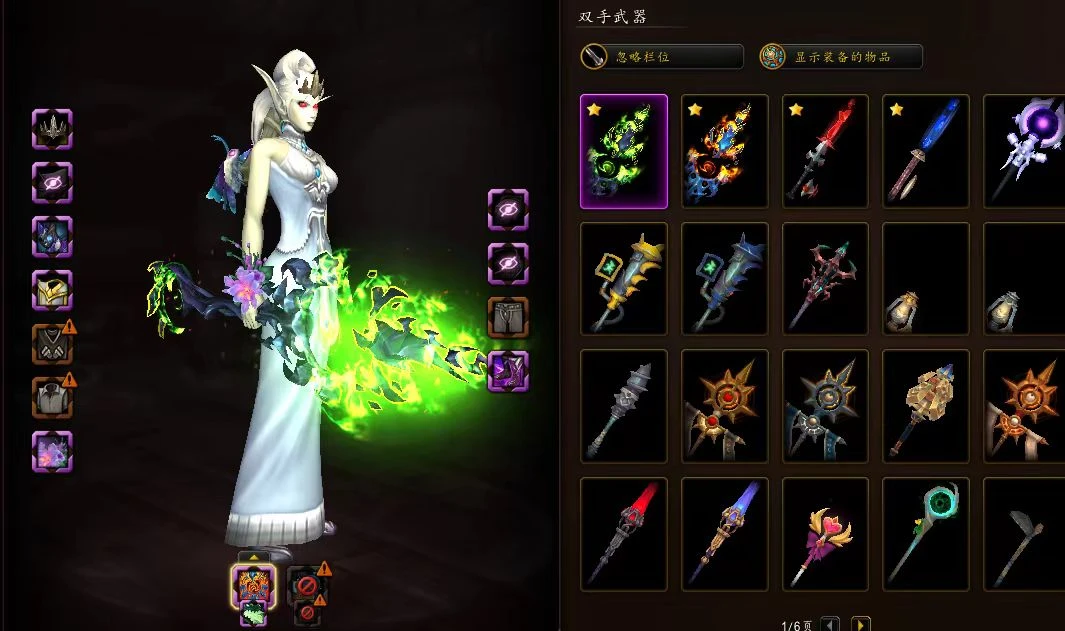The image size is (1065, 631).
Task: Choose the wrist slot with purple flowers
Action: (x=52, y=451)
